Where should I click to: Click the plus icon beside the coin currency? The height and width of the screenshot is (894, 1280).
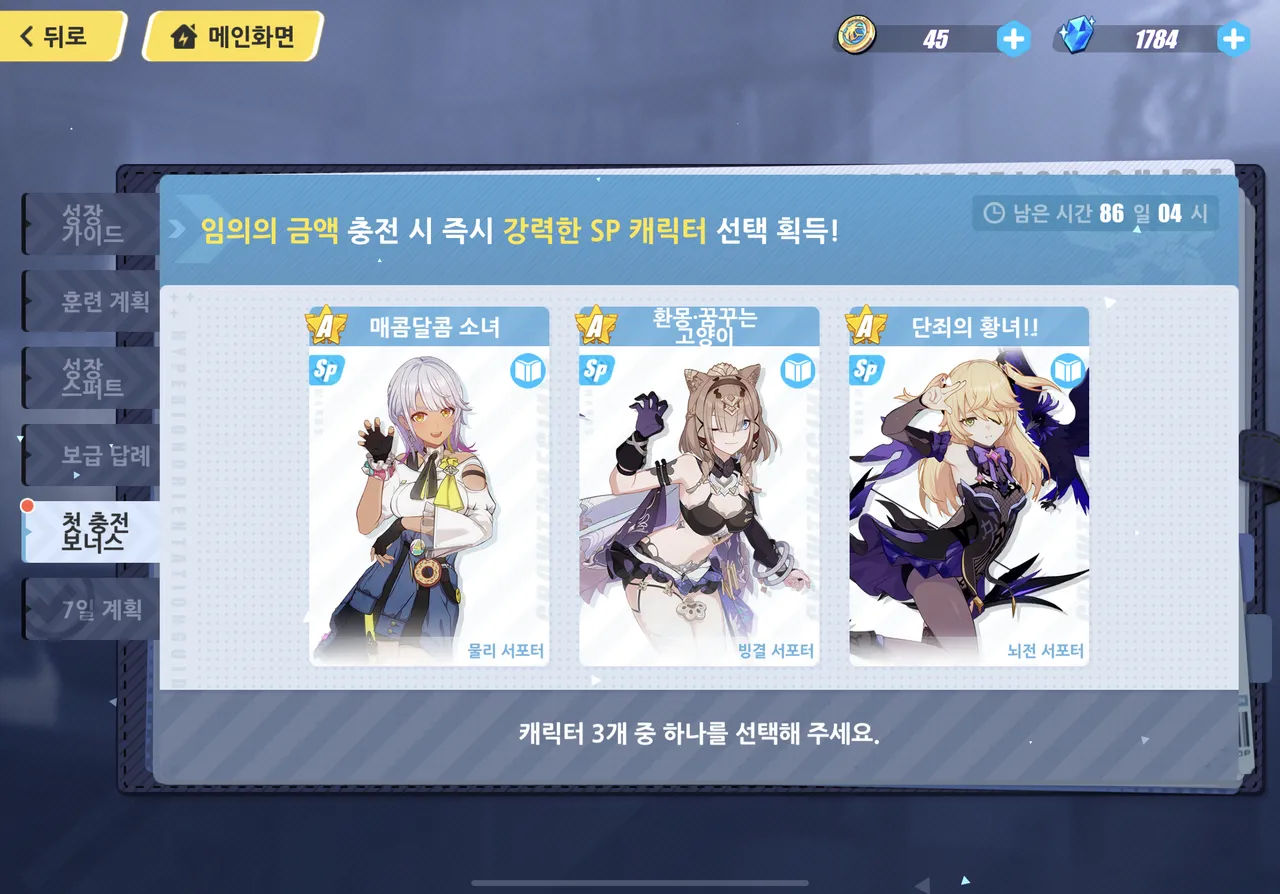click(1013, 38)
